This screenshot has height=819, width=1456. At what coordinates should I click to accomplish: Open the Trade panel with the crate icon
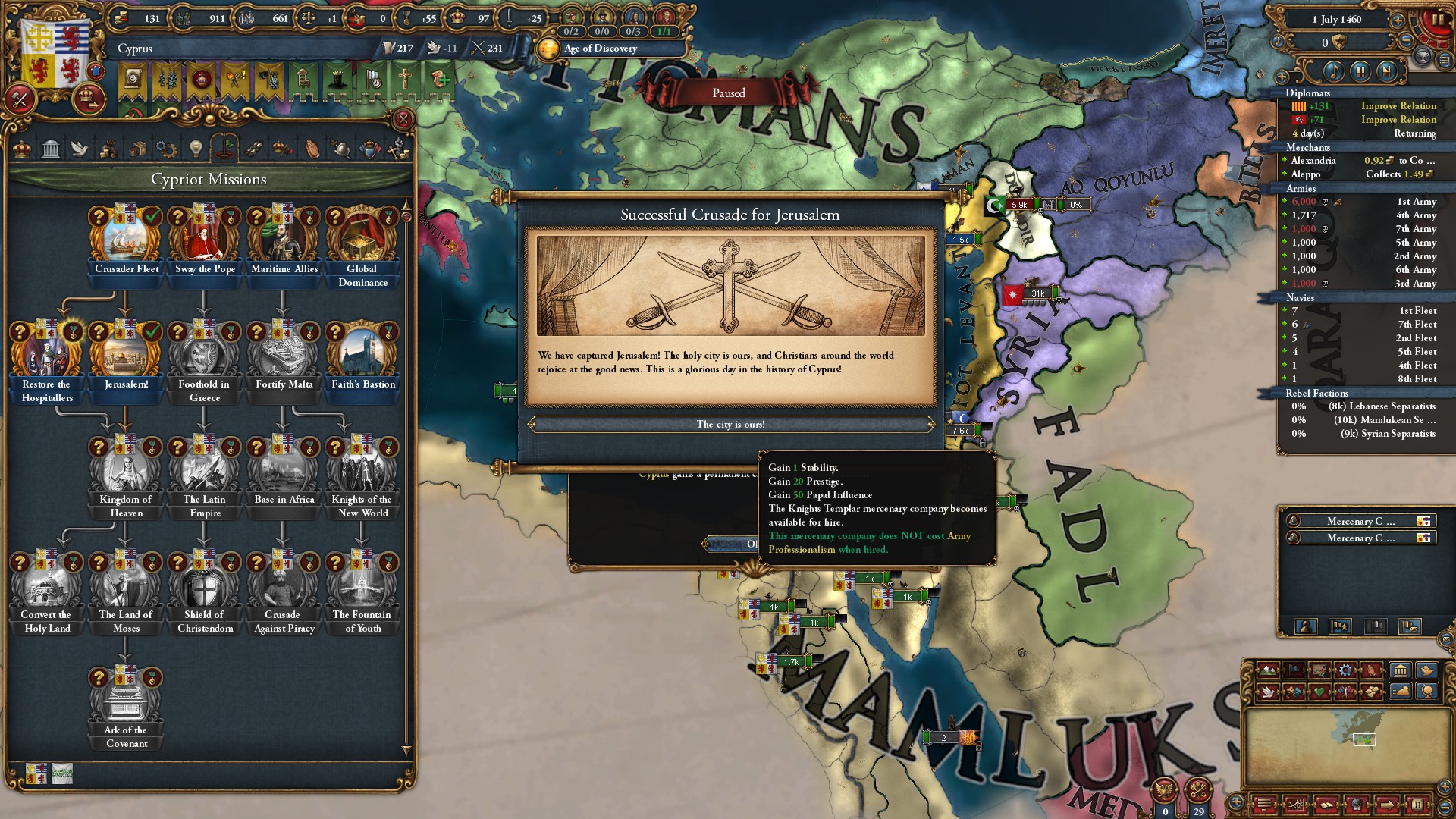(x=137, y=149)
